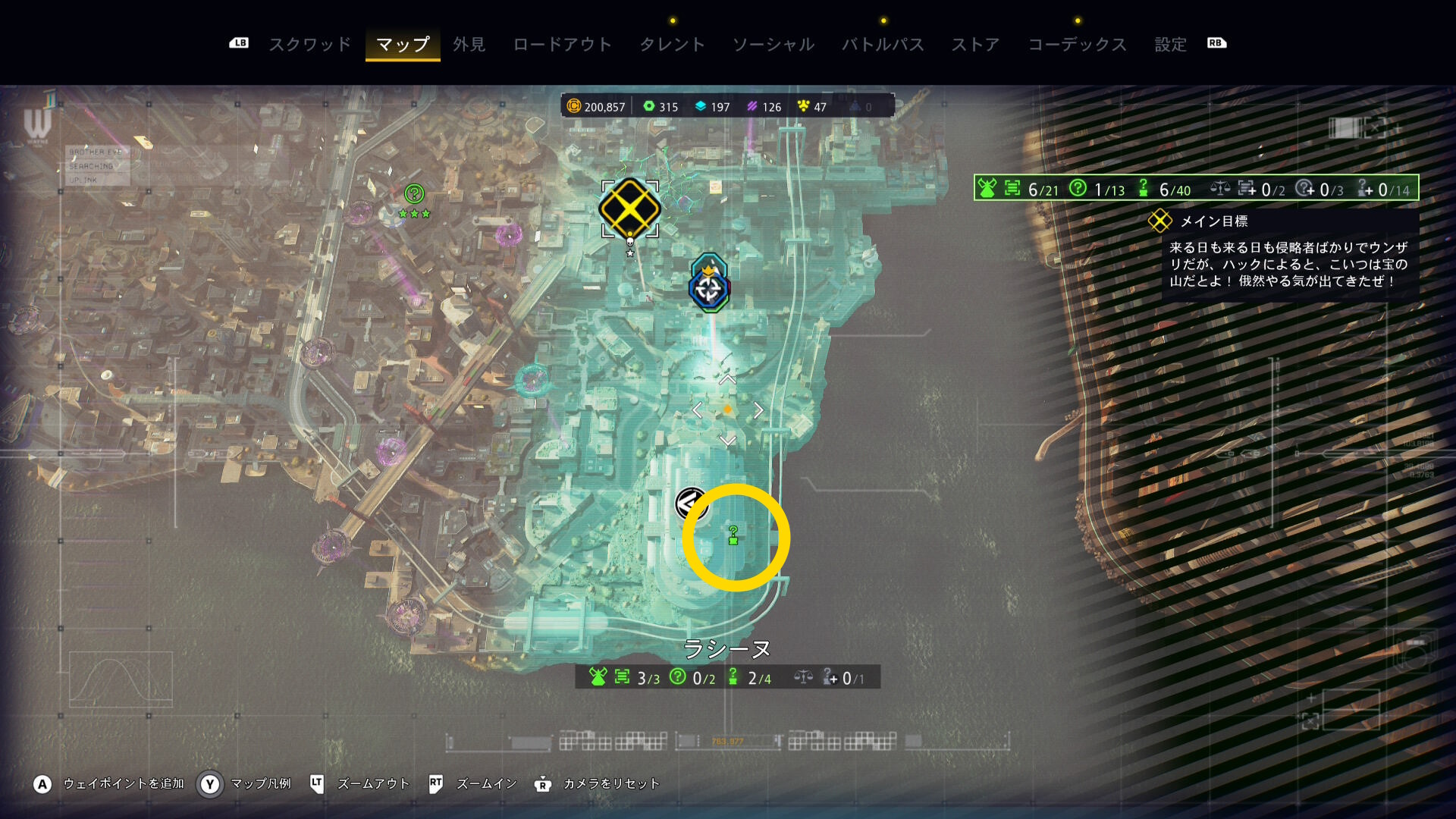
Task: Open the マップ凡例 legend
Action: tap(260, 783)
